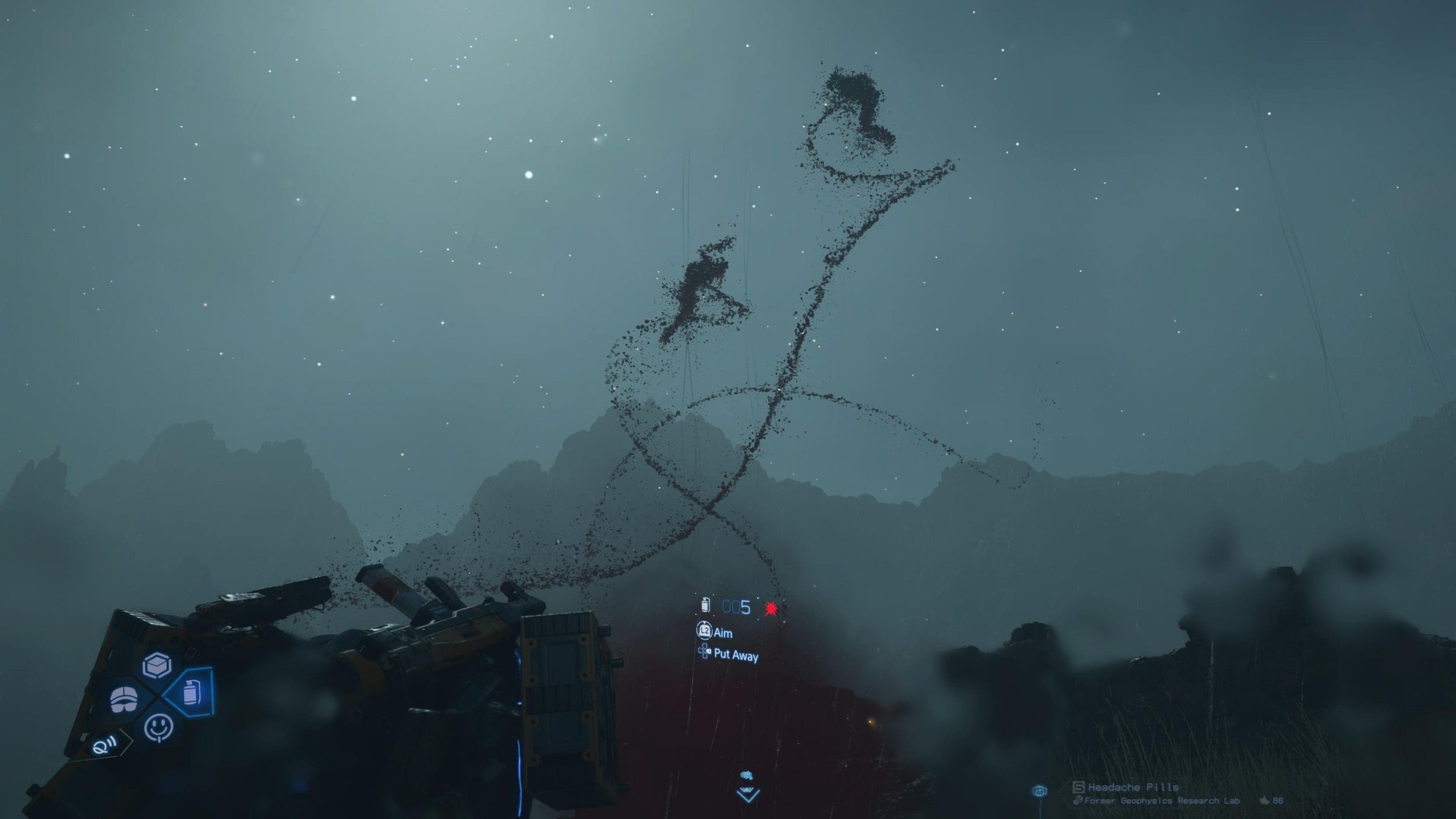1456x819 pixels.
Task: Select the smiley face icon
Action: tap(158, 728)
